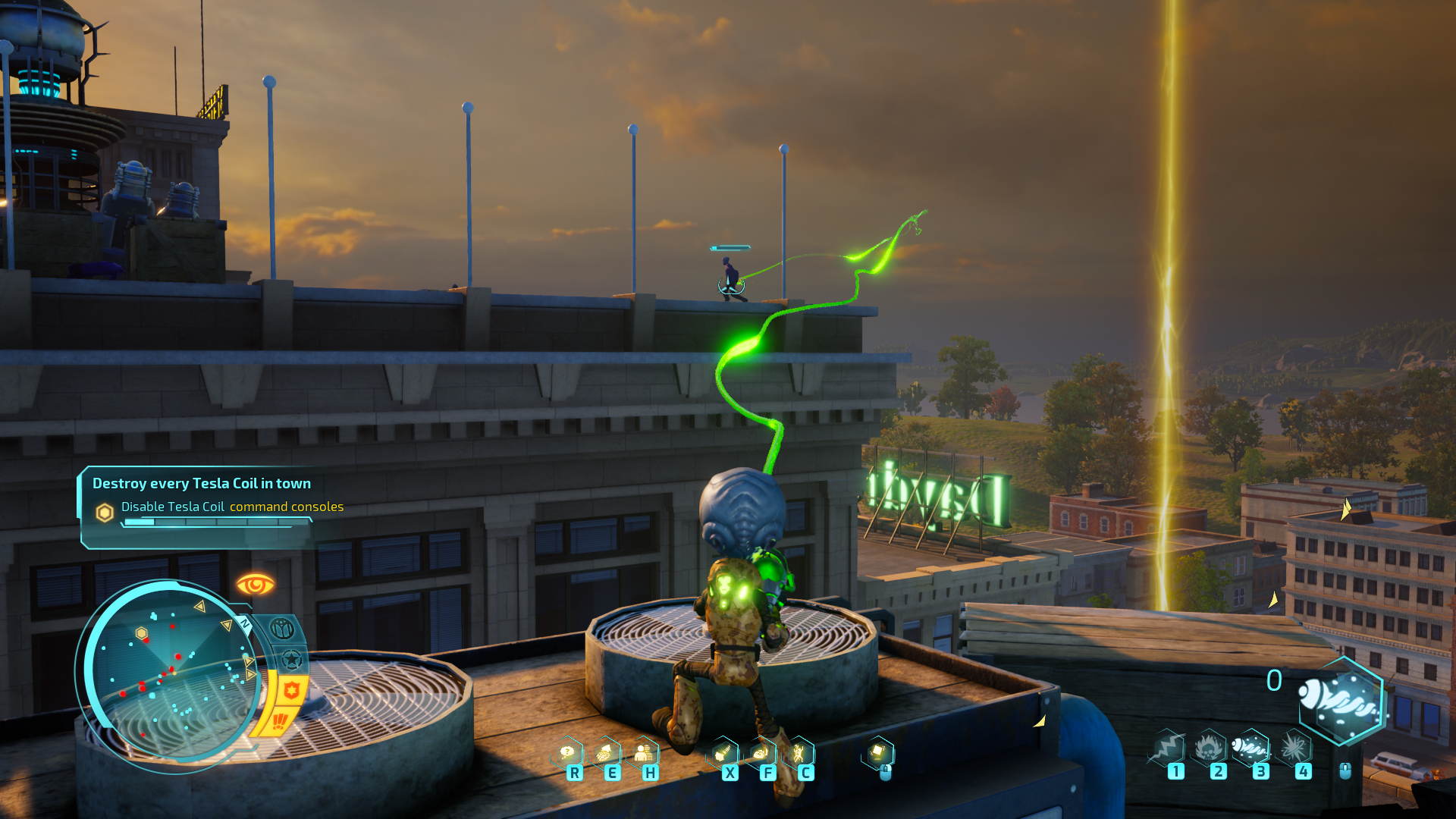Select the small probe weapon in slot 3
Image resolution: width=1456 pixels, height=819 pixels.
(x=1251, y=748)
